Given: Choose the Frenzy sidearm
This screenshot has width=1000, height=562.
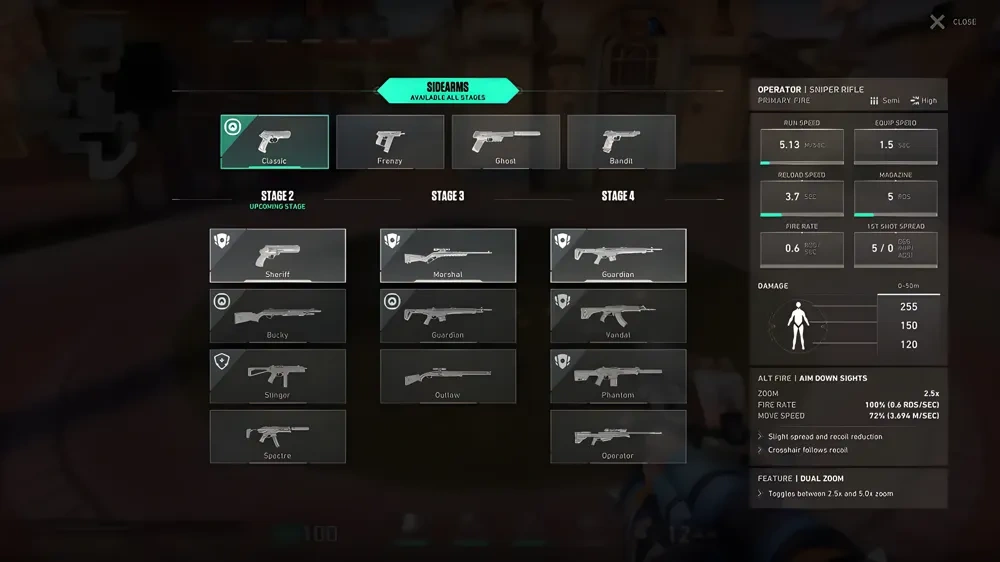Looking at the screenshot, I should 390,142.
